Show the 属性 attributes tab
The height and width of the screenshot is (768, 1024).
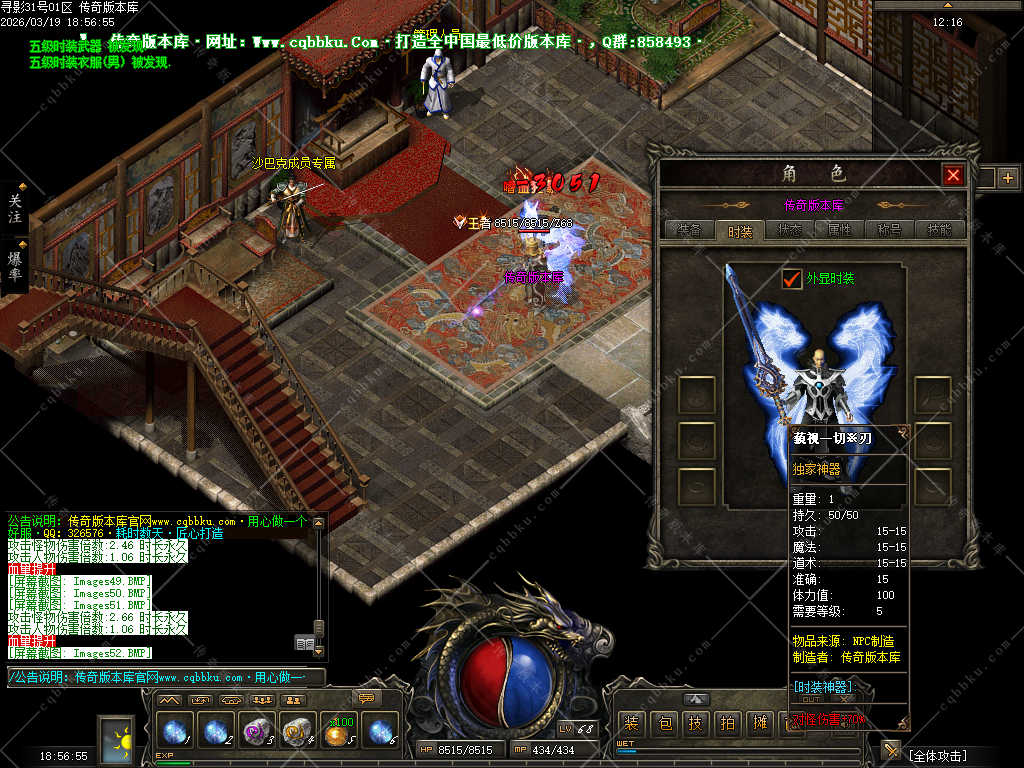pos(840,230)
